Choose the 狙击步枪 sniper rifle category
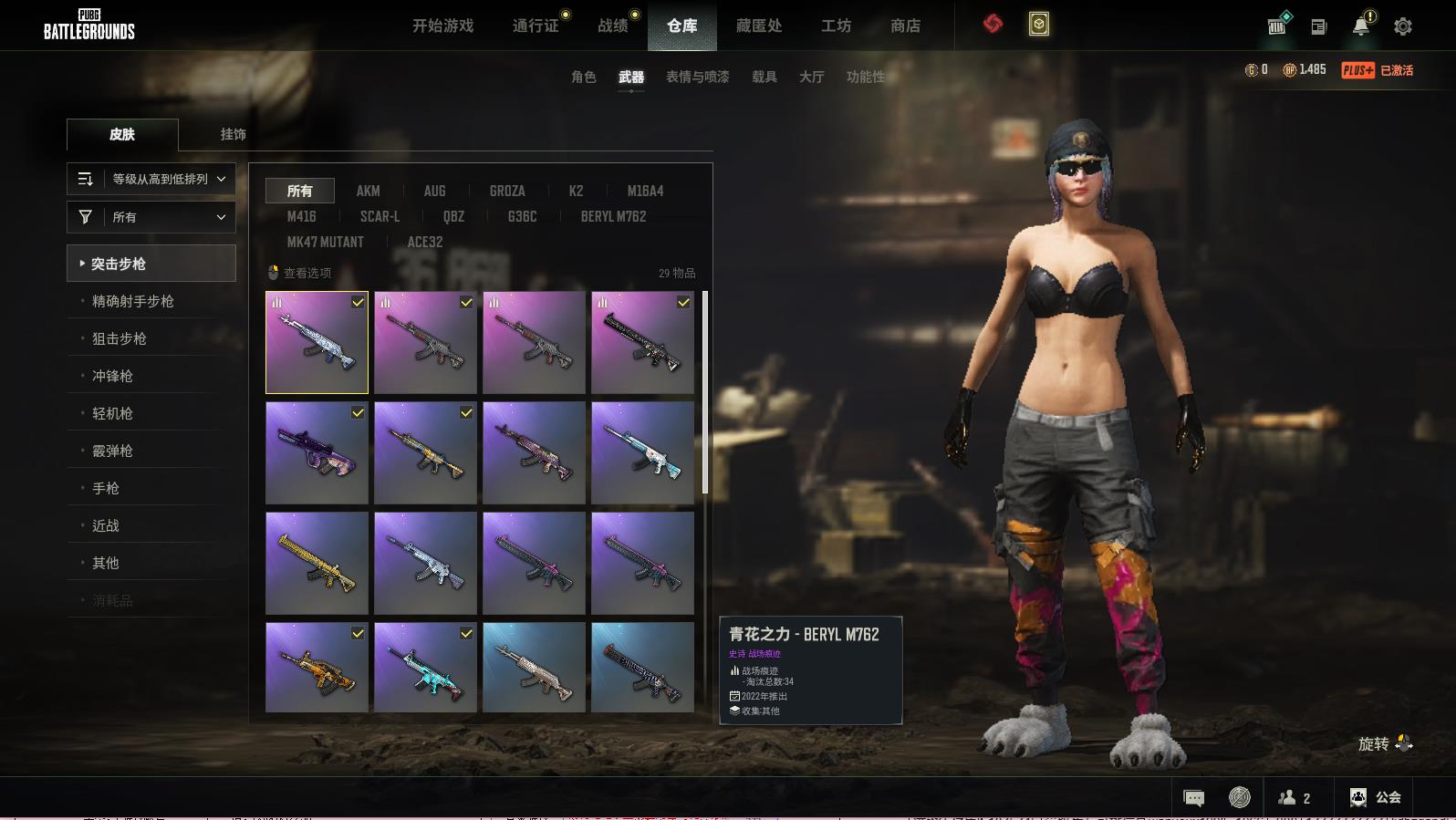 (120, 338)
